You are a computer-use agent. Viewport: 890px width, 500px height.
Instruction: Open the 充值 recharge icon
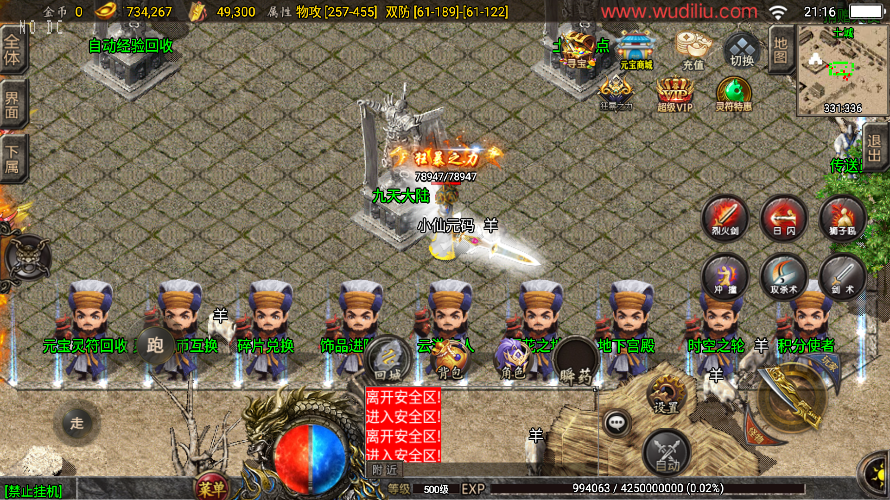click(693, 49)
